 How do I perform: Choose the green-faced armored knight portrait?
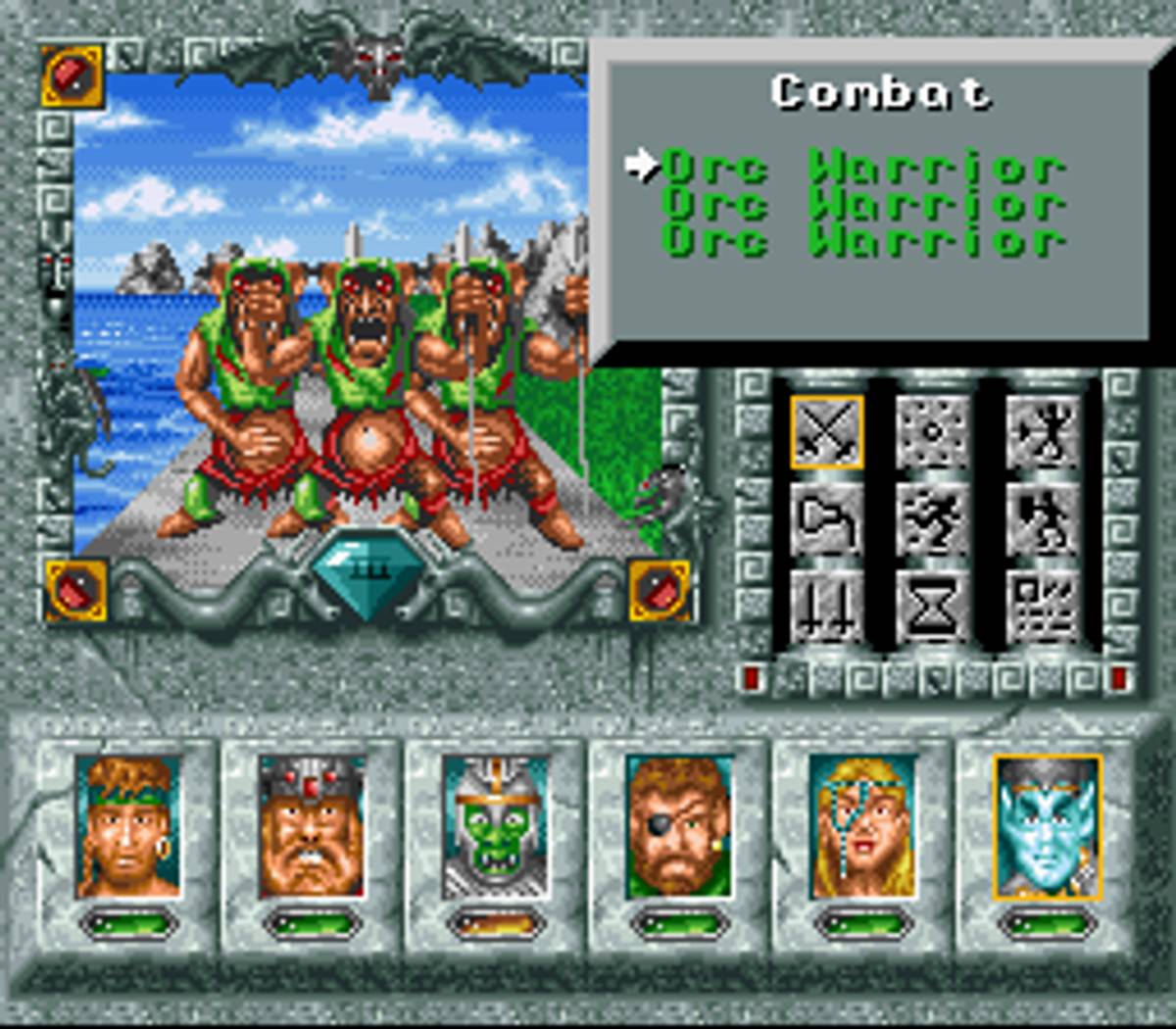(x=494, y=826)
